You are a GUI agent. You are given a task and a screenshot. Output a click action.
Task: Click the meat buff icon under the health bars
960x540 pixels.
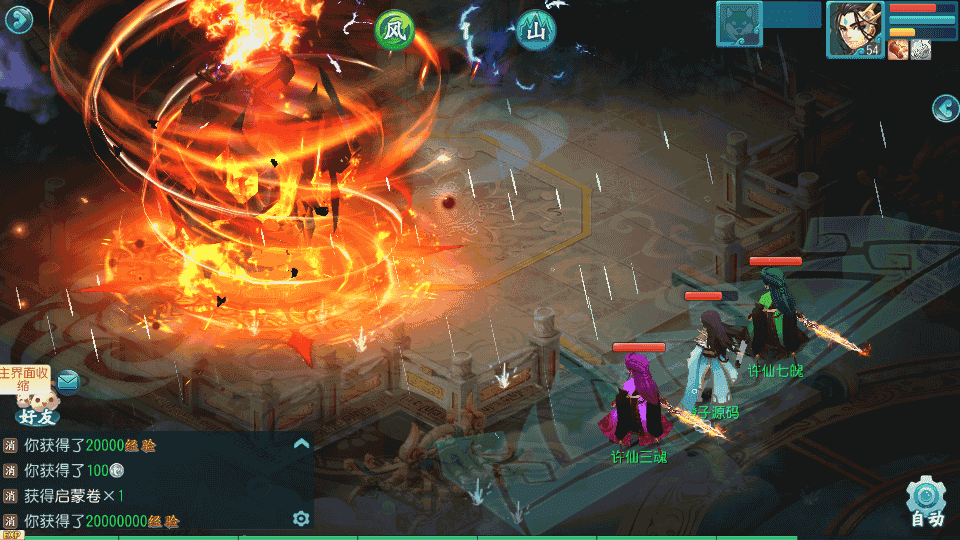pyautogui.click(x=898, y=50)
